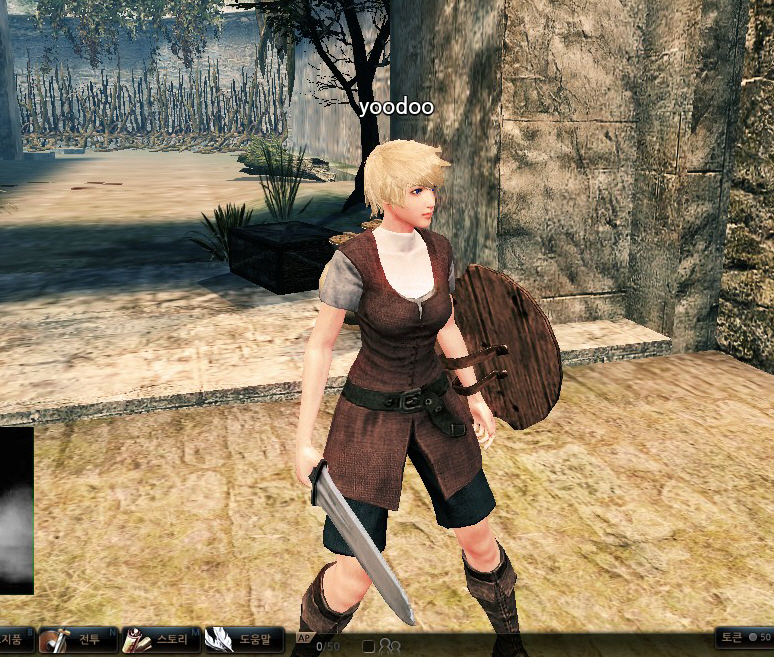Open the partially visible 소지품 inventory button
Image resolution: width=774 pixels, height=657 pixels.
[x=14, y=640]
